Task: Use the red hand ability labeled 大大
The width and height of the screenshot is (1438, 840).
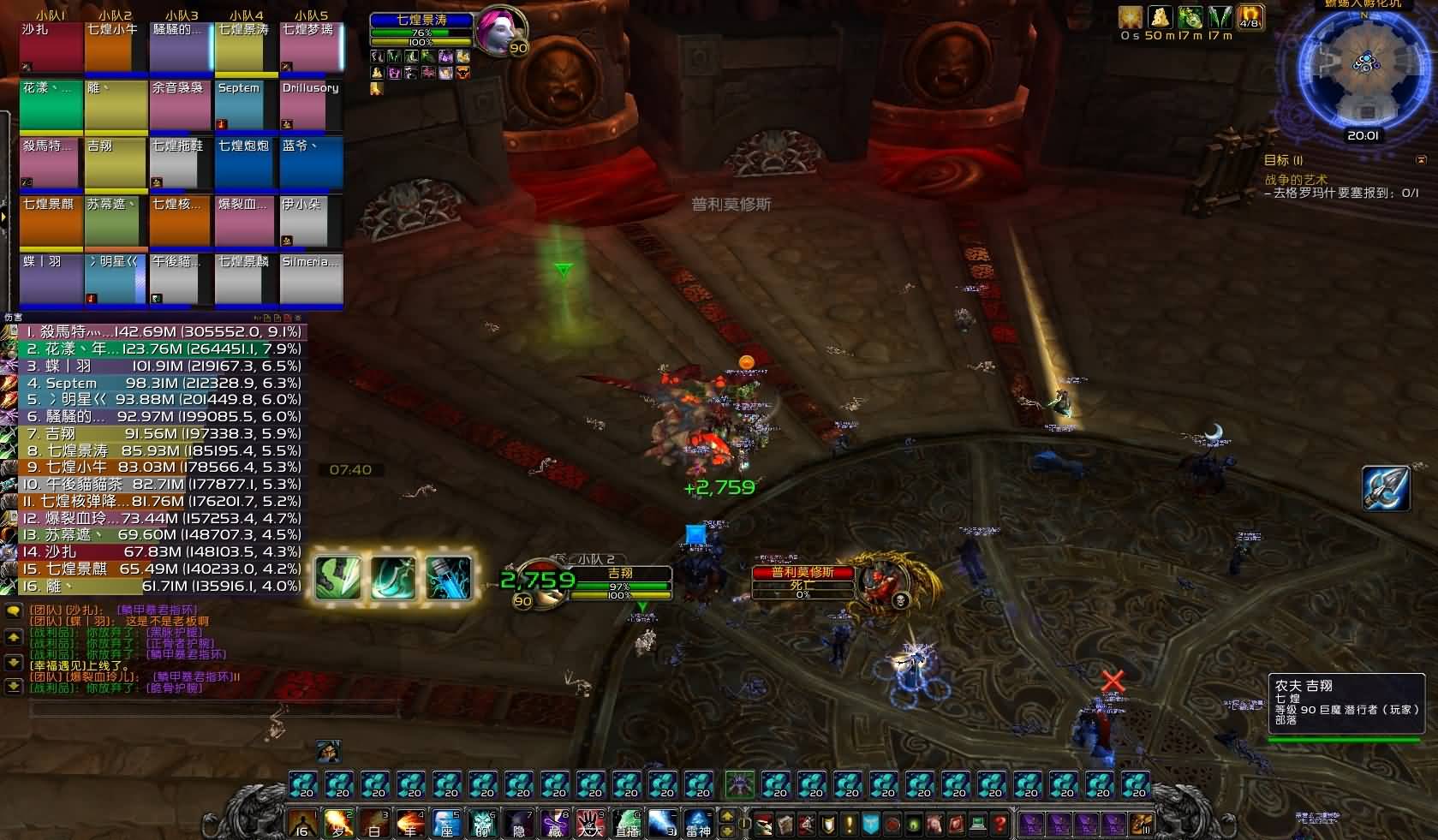Action: pos(590,825)
